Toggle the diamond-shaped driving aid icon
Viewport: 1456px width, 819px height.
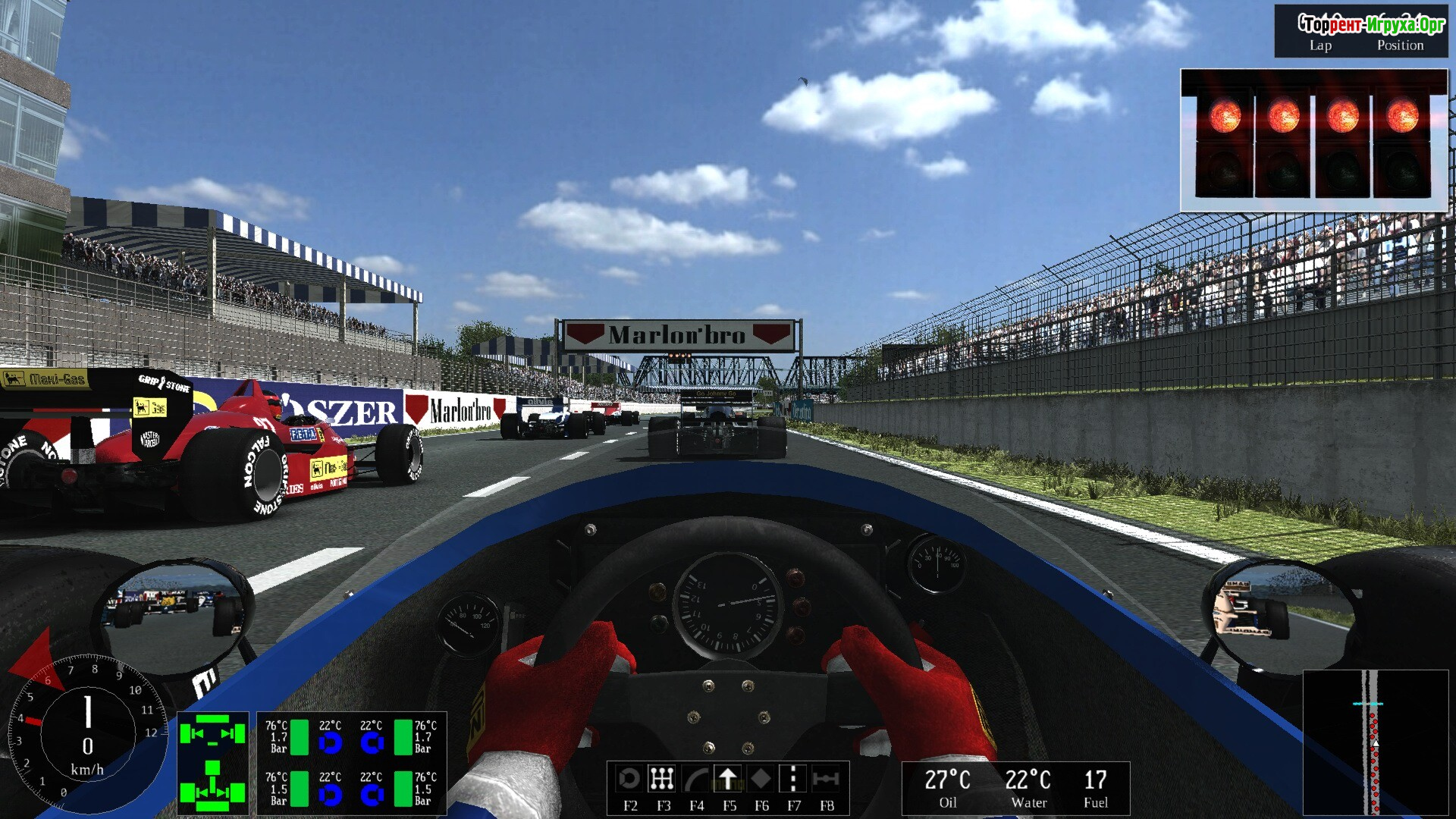pos(761,779)
